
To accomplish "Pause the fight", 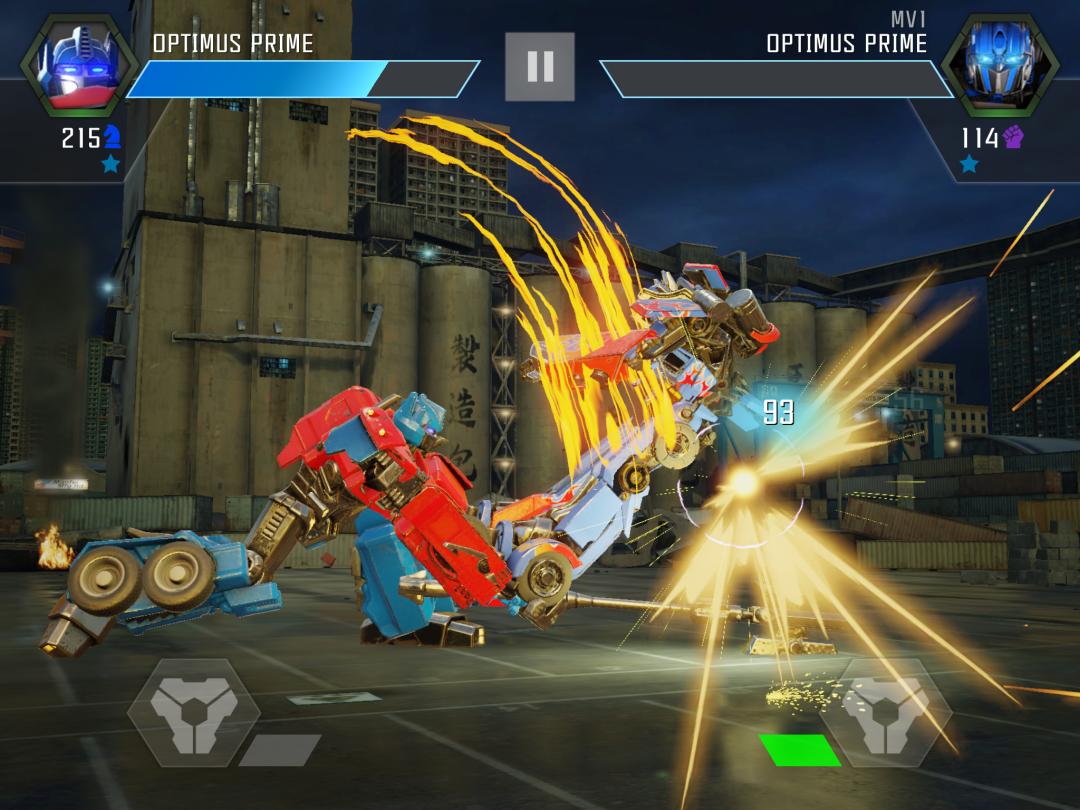I will (540, 67).
